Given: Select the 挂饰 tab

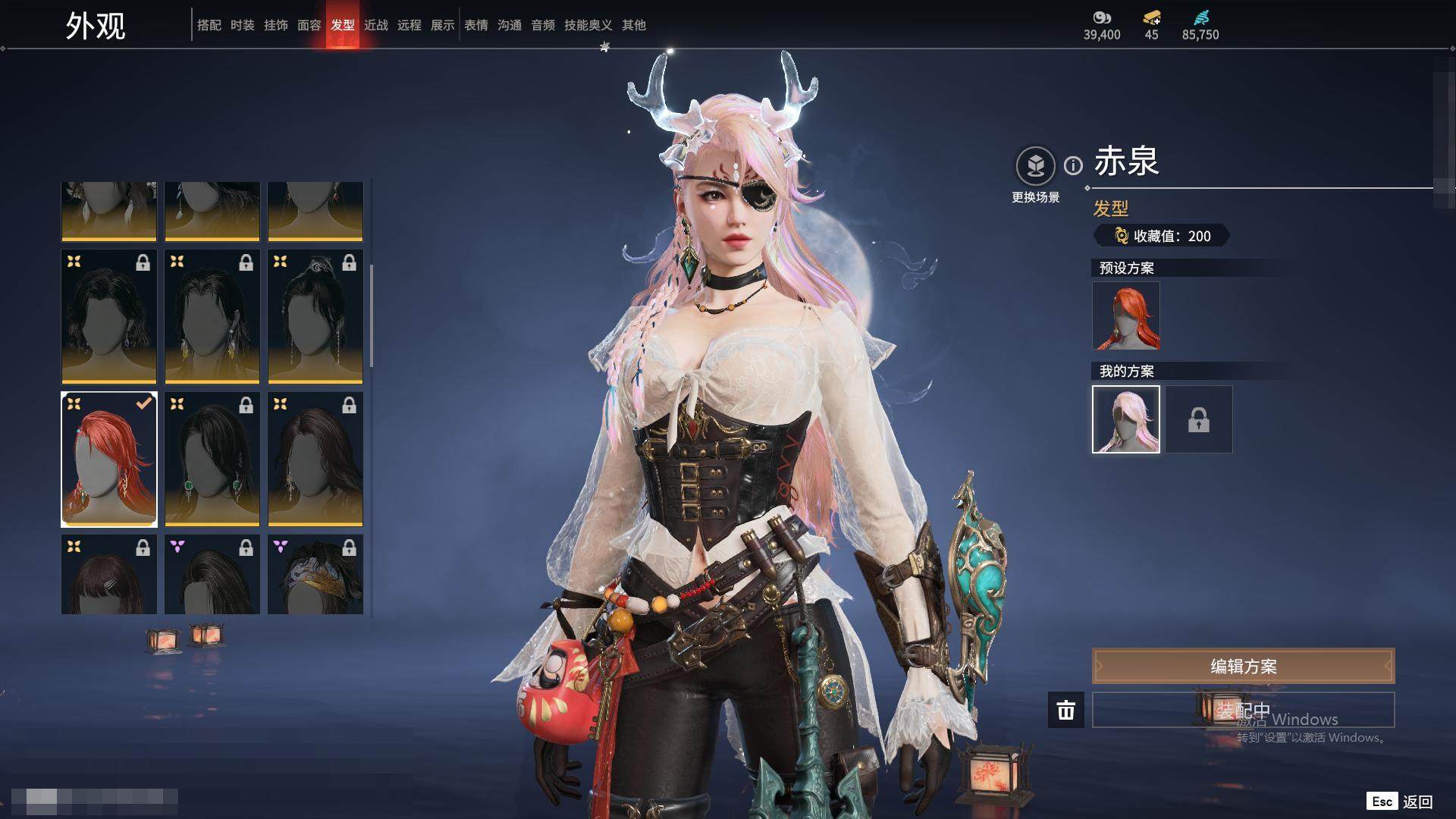Looking at the screenshot, I should pos(275,25).
